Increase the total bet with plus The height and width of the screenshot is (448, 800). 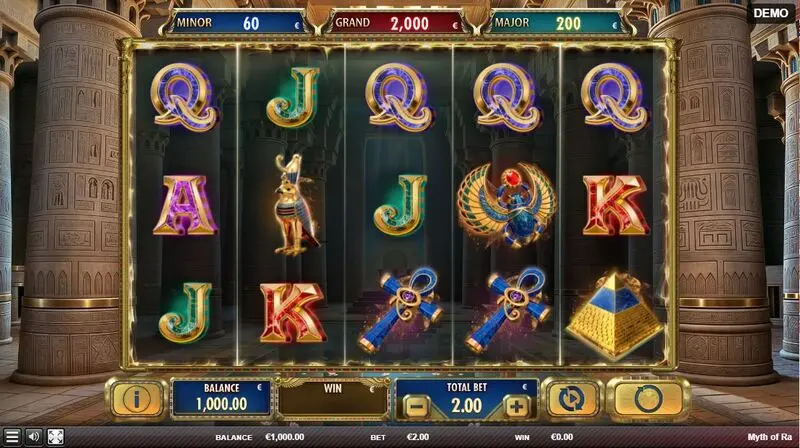(x=515, y=406)
